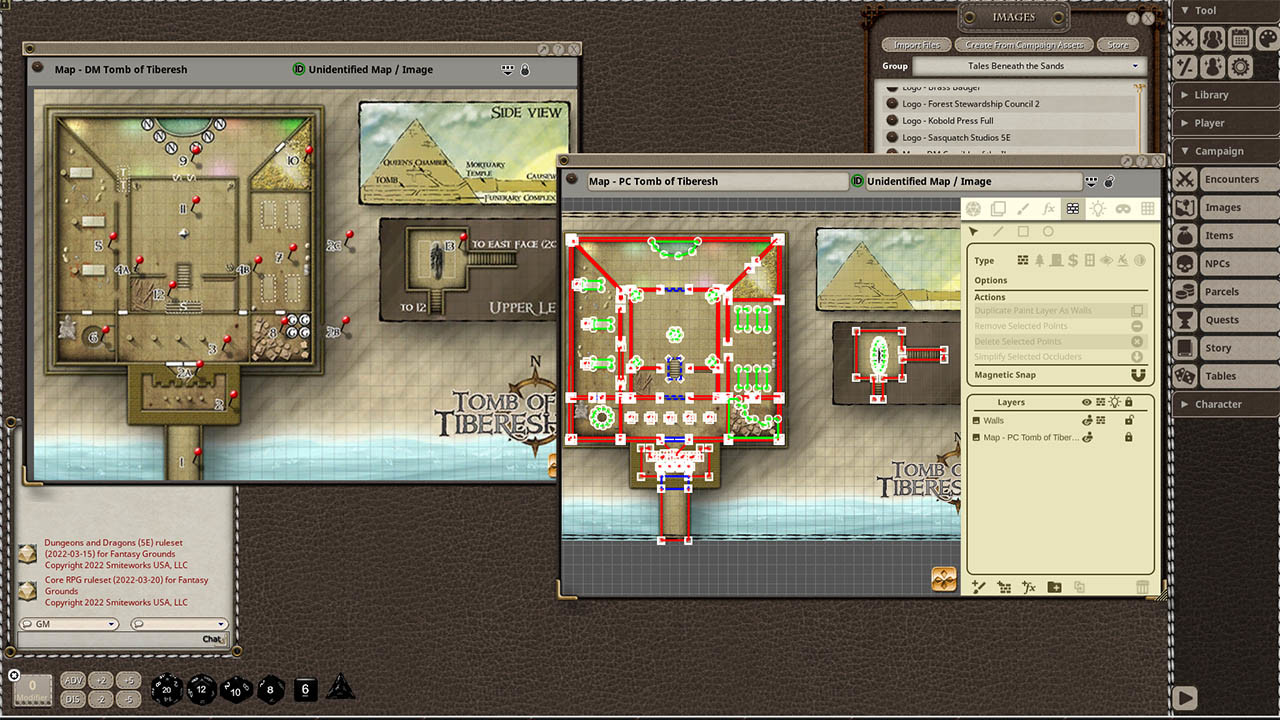Expand the Library section in the right sidebar
The height and width of the screenshot is (720, 1280).
[1225, 94]
